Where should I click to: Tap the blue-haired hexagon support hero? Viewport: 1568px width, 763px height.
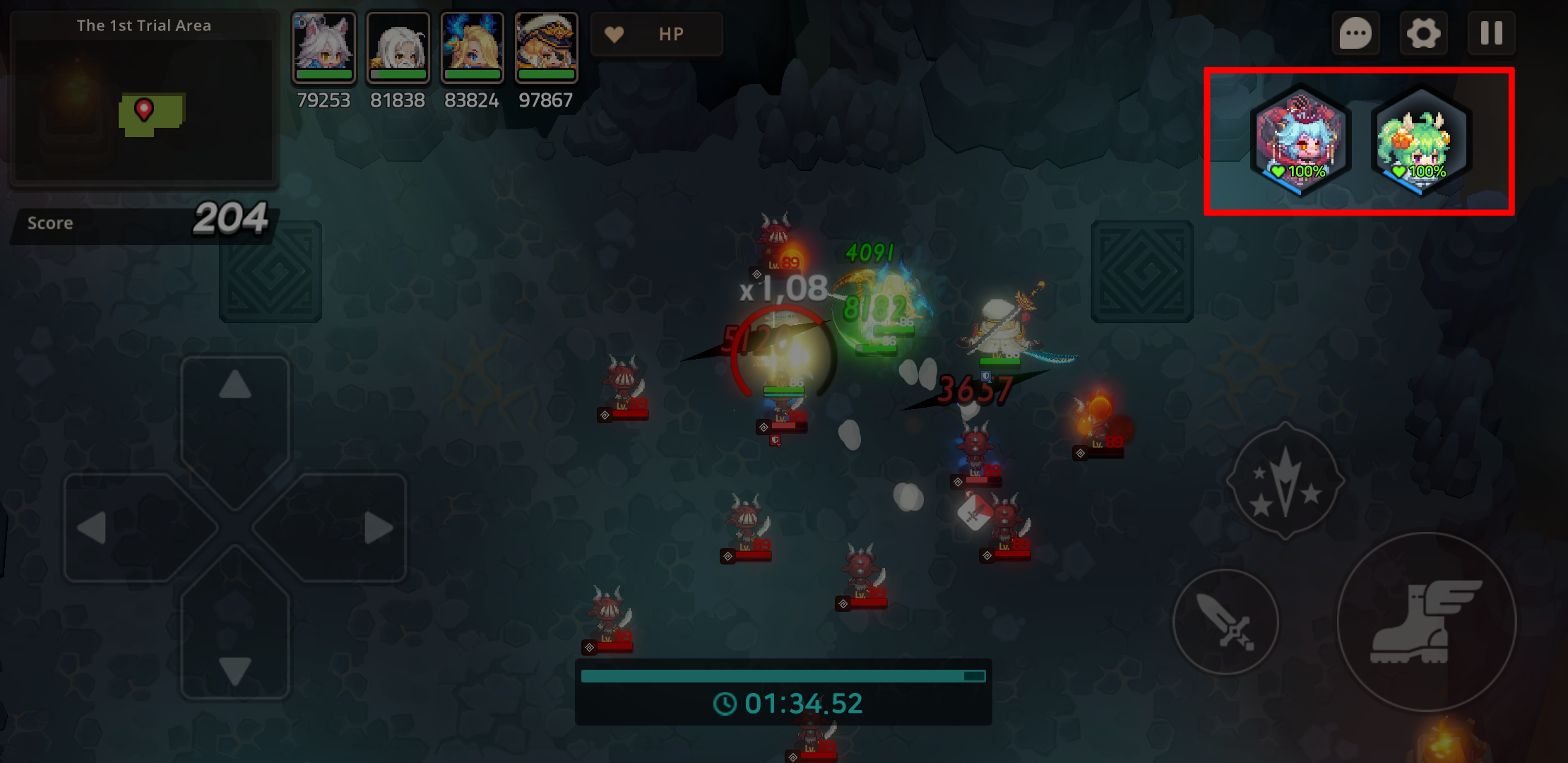point(1300,141)
